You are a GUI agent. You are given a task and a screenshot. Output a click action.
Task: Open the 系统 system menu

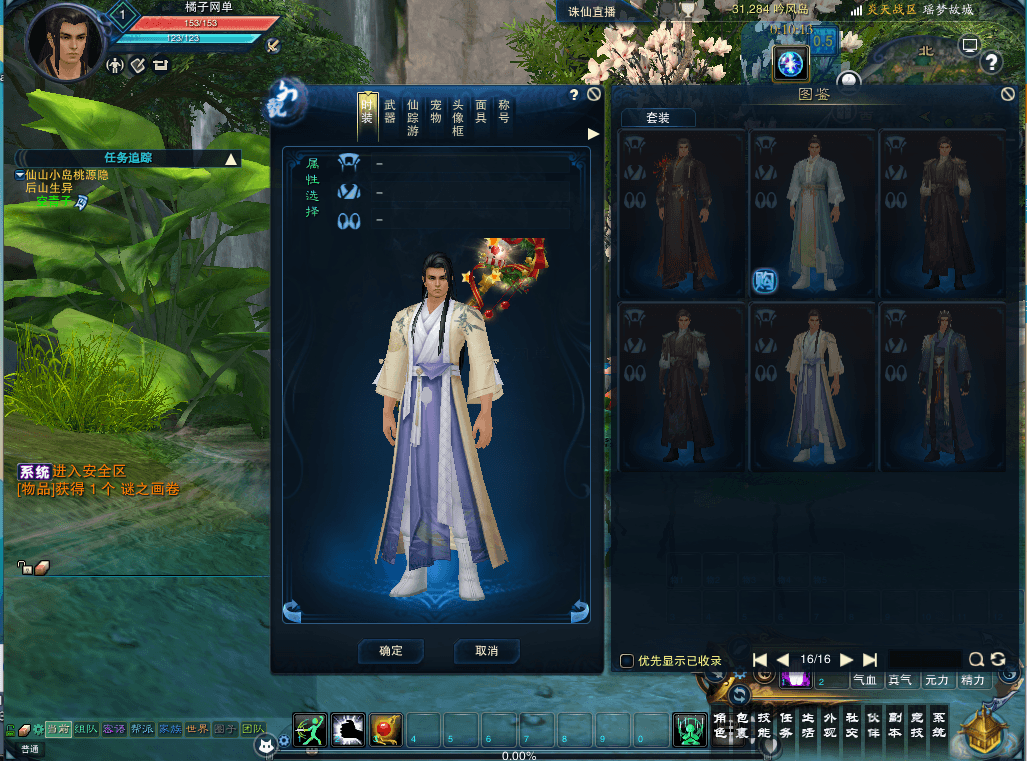[938, 725]
